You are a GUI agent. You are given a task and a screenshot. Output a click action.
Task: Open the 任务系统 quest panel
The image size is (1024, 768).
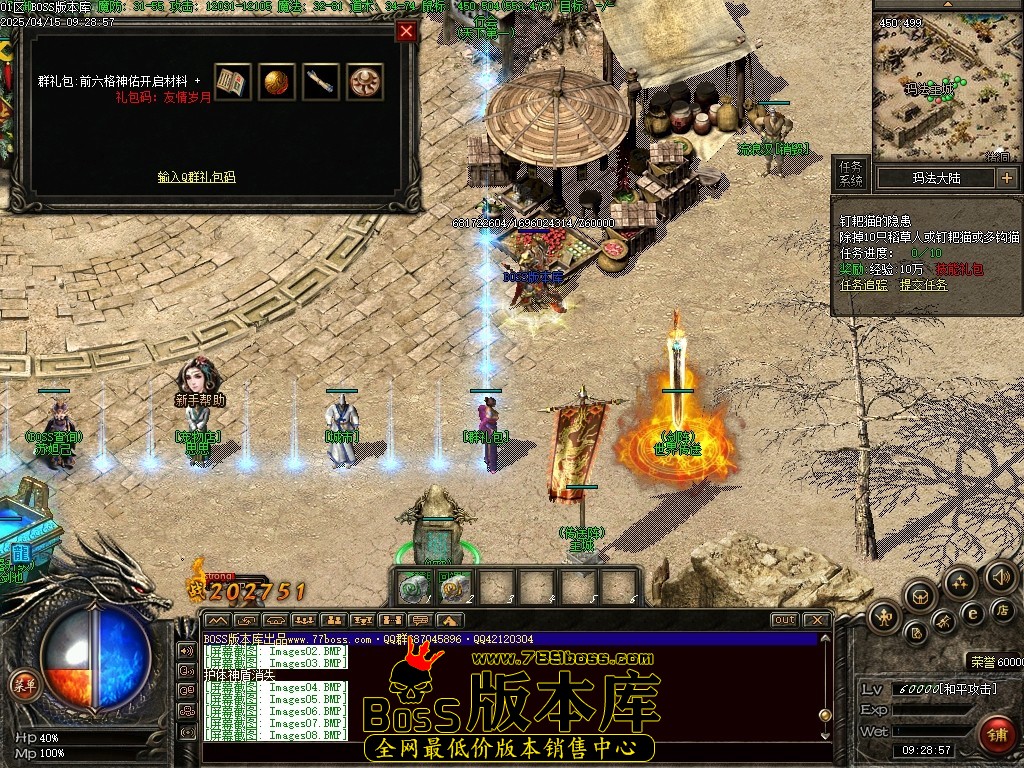pyautogui.click(x=851, y=173)
